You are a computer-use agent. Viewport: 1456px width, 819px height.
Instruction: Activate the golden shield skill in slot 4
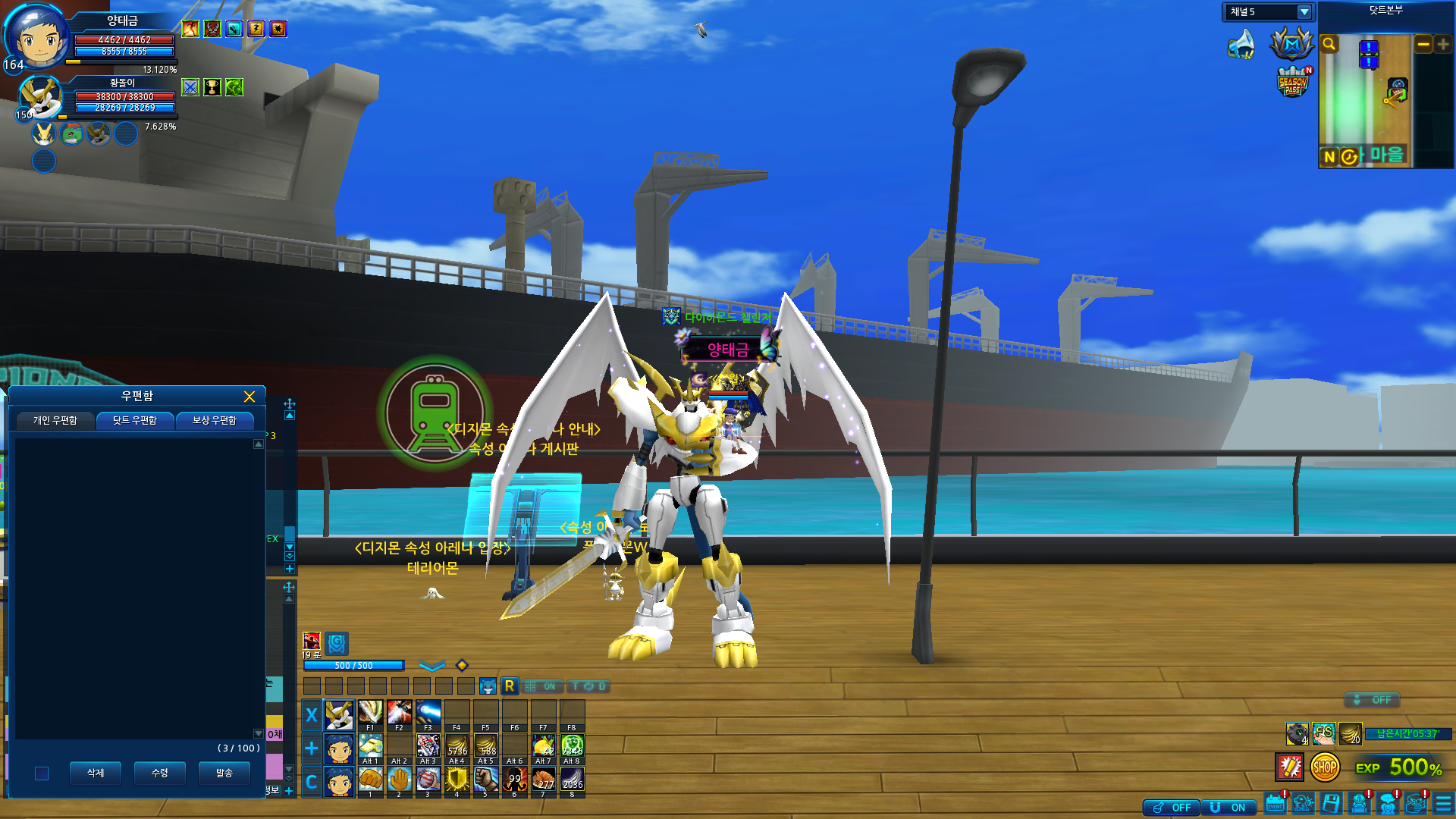457,779
